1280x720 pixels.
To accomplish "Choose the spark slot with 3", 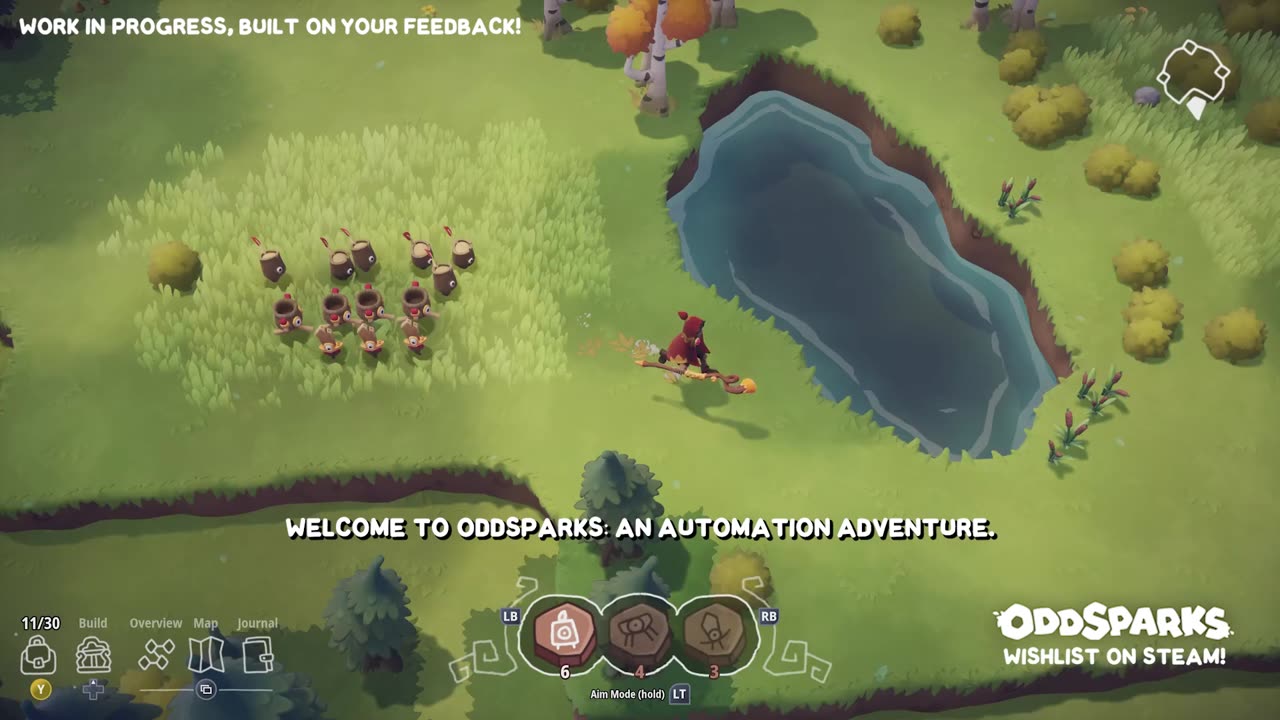I will (714, 633).
